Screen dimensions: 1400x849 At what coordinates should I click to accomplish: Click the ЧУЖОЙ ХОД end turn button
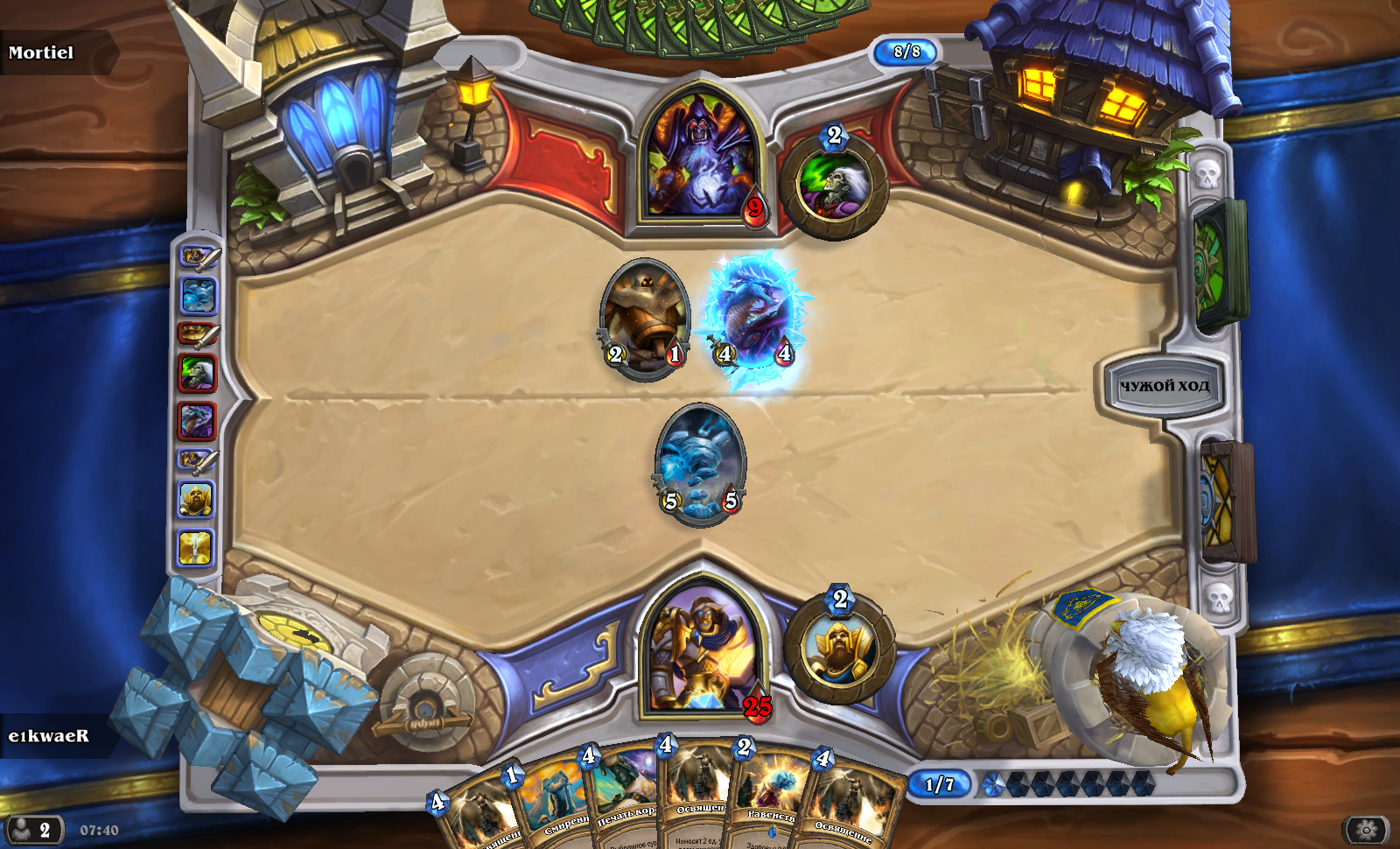(x=1164, y=386)
